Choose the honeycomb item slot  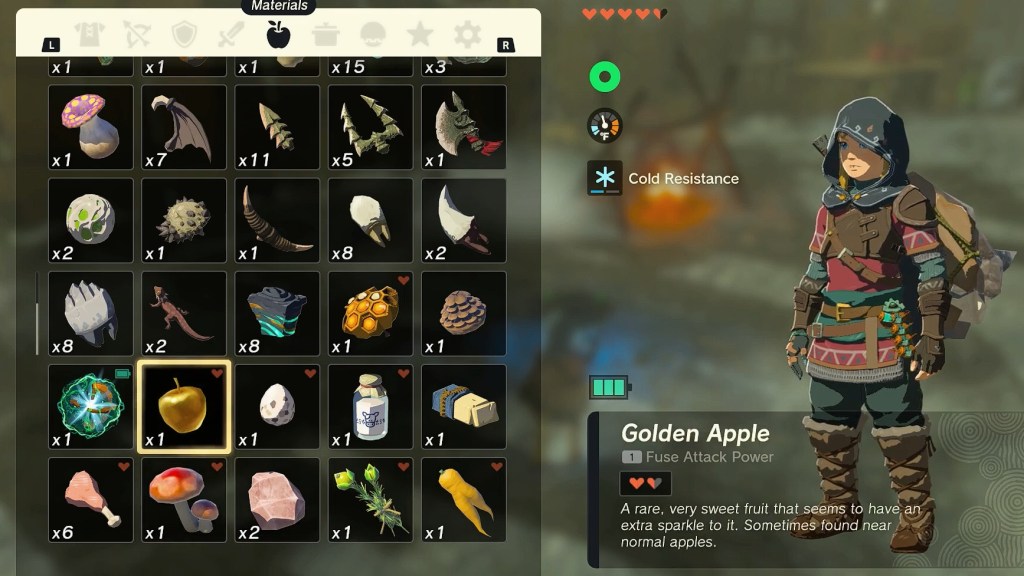(371, 314)
